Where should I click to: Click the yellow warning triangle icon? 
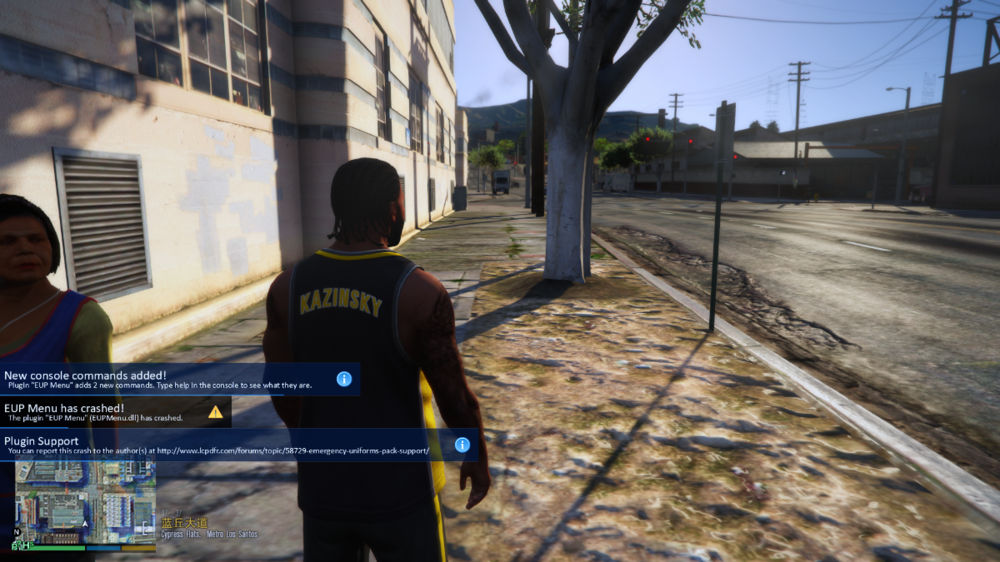click(x=215, y=411)
